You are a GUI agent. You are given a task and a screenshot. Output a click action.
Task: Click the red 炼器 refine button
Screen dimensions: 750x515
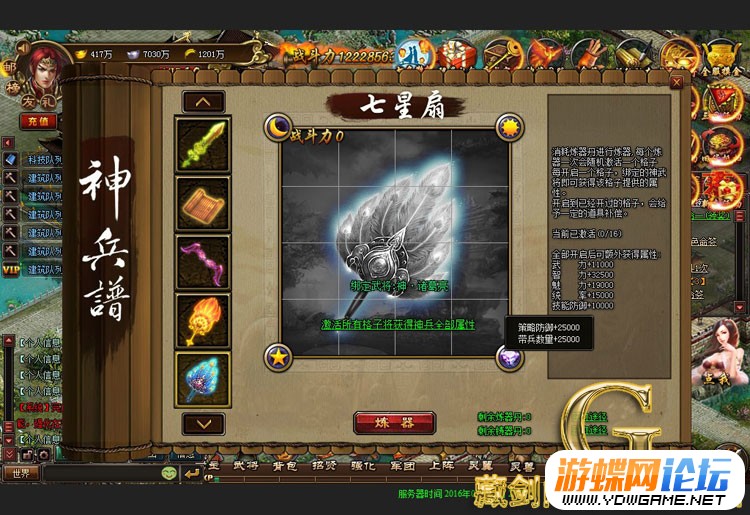click(x=394, y=422)
